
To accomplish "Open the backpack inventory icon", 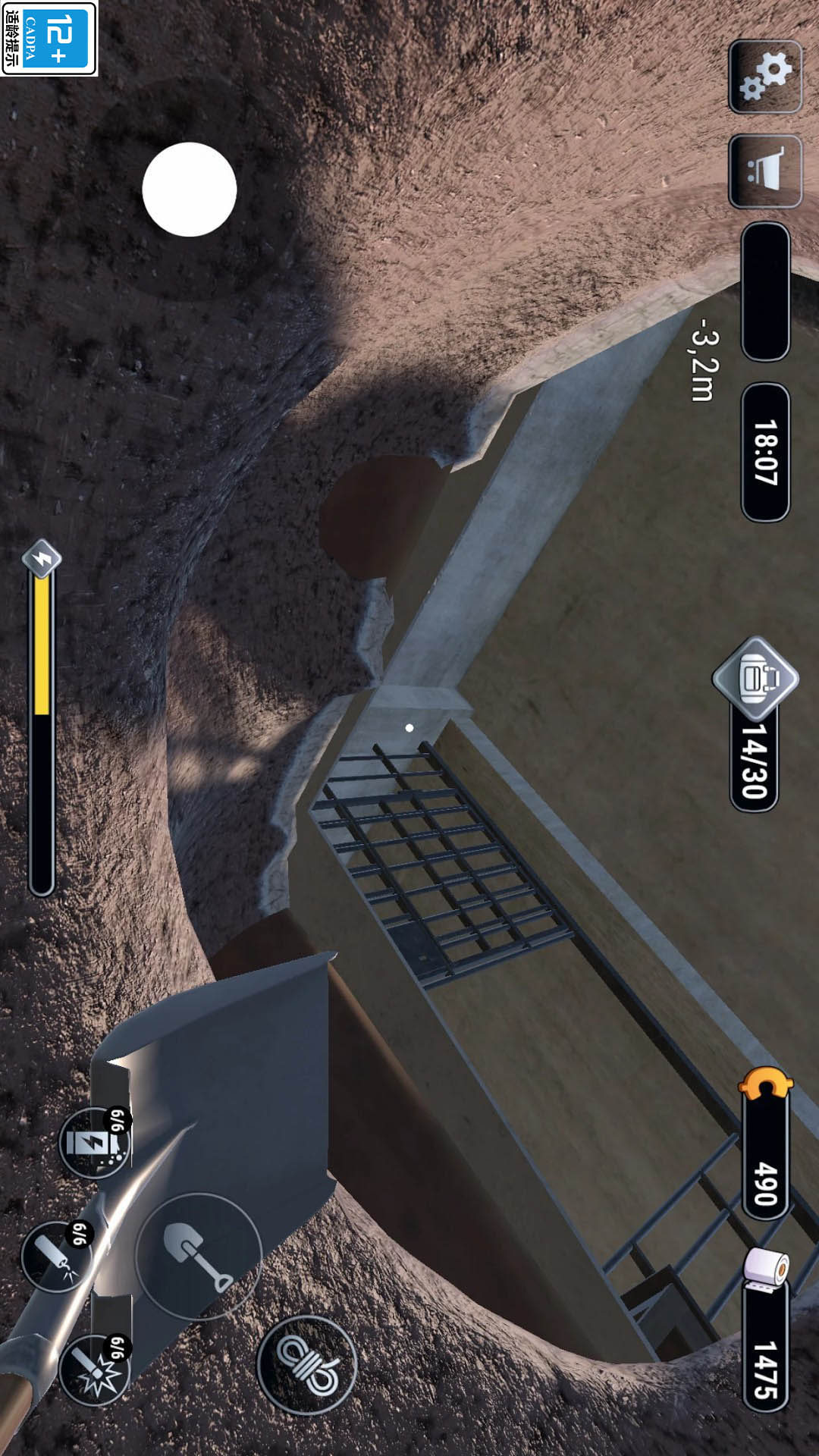I will pyautogui.click(x=755, y=677).
